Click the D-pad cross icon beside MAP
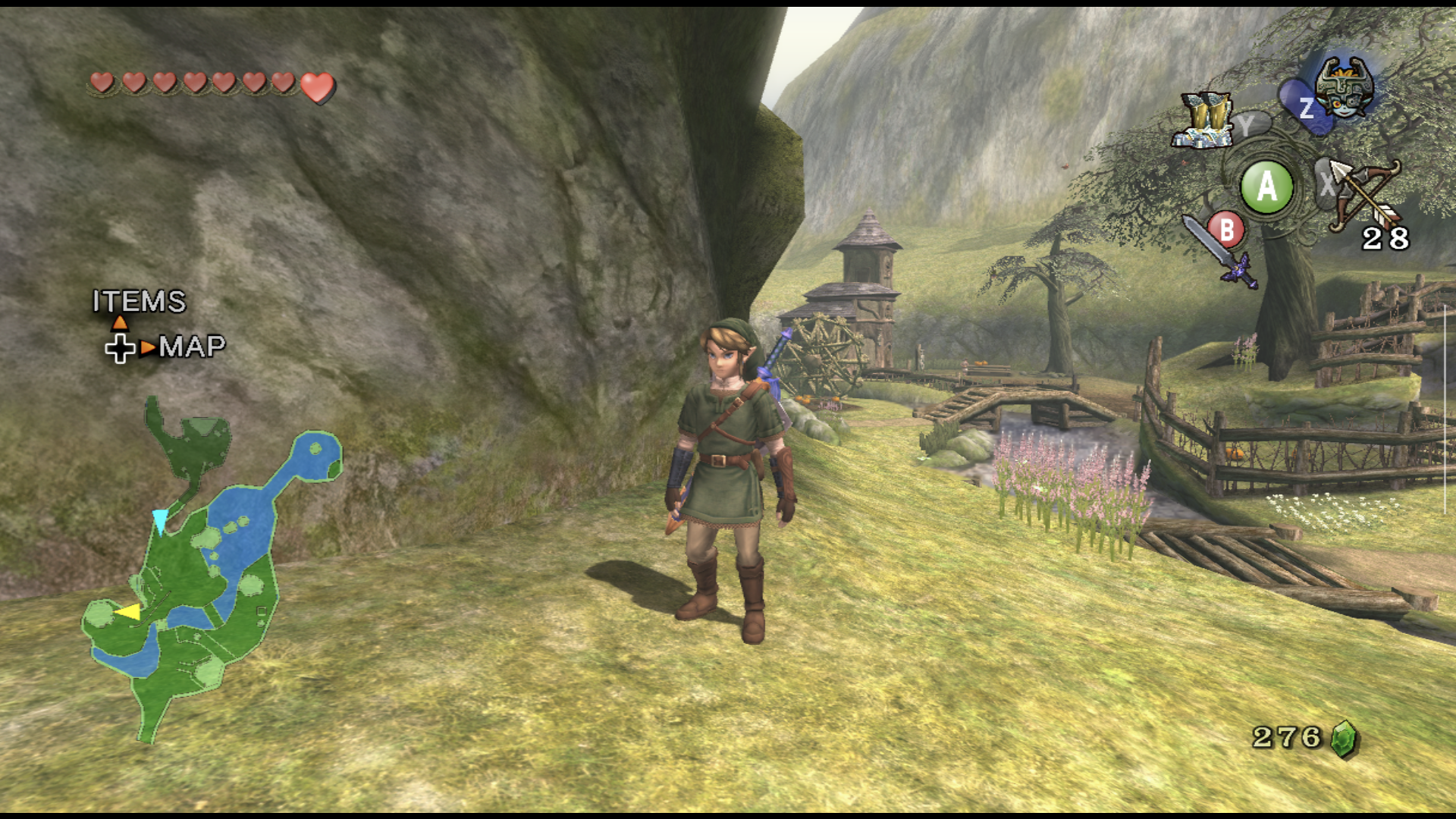1456x819 pixels. [x=119, y=350]
